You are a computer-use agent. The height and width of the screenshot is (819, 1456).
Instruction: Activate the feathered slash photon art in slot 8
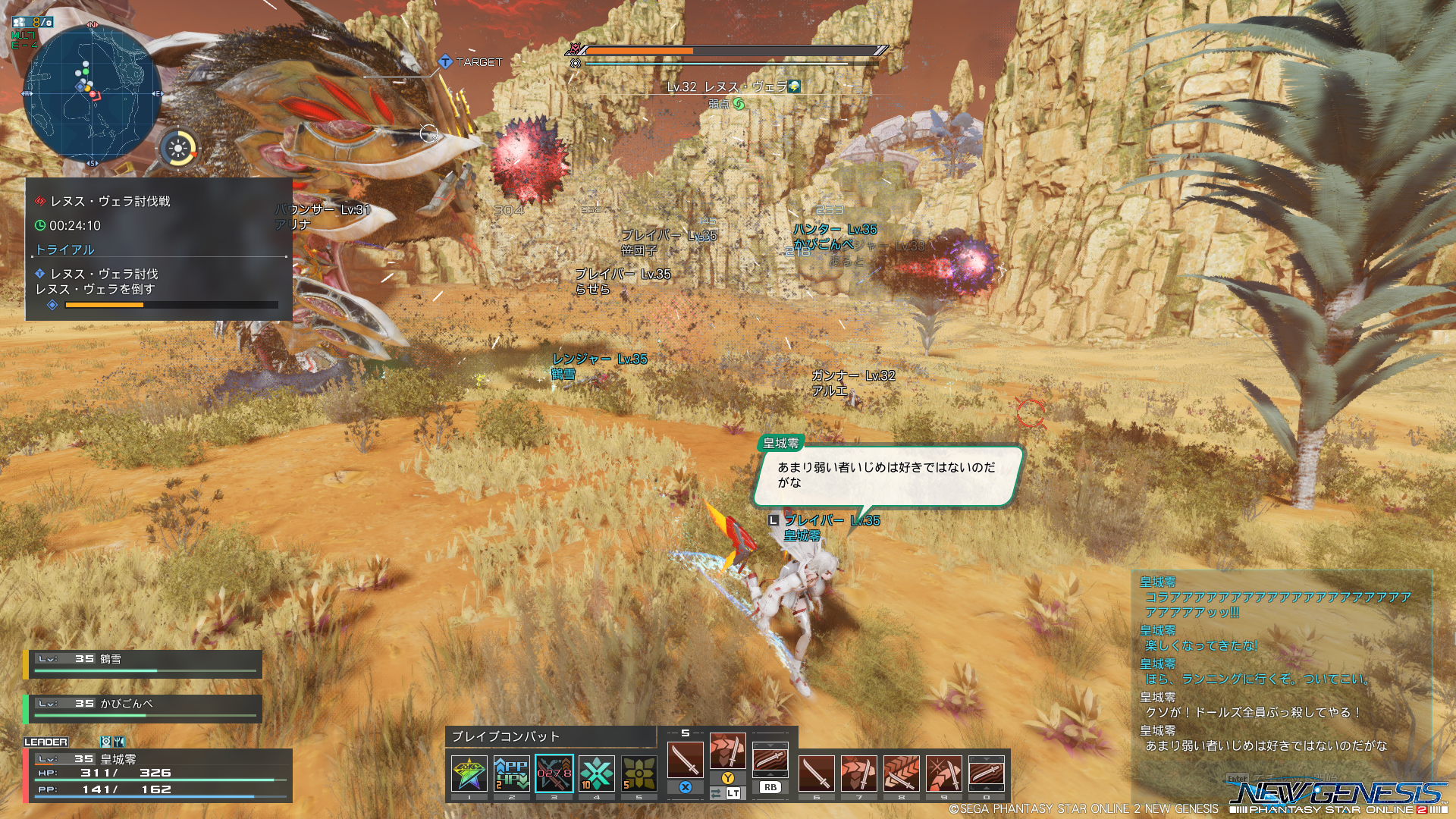pos(902,773)
